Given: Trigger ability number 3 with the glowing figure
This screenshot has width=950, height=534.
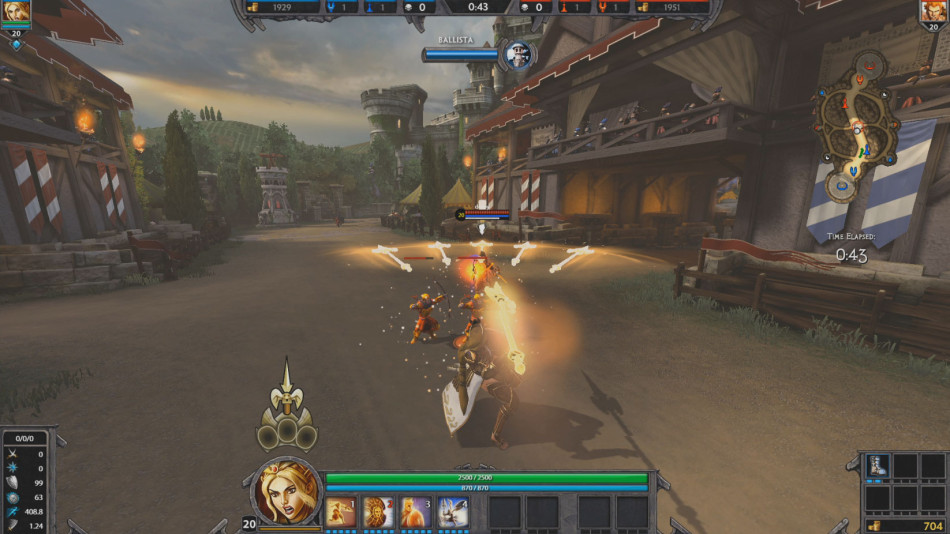Looking at the screenshot, I should pyautogui.click(x=415, y=511).
